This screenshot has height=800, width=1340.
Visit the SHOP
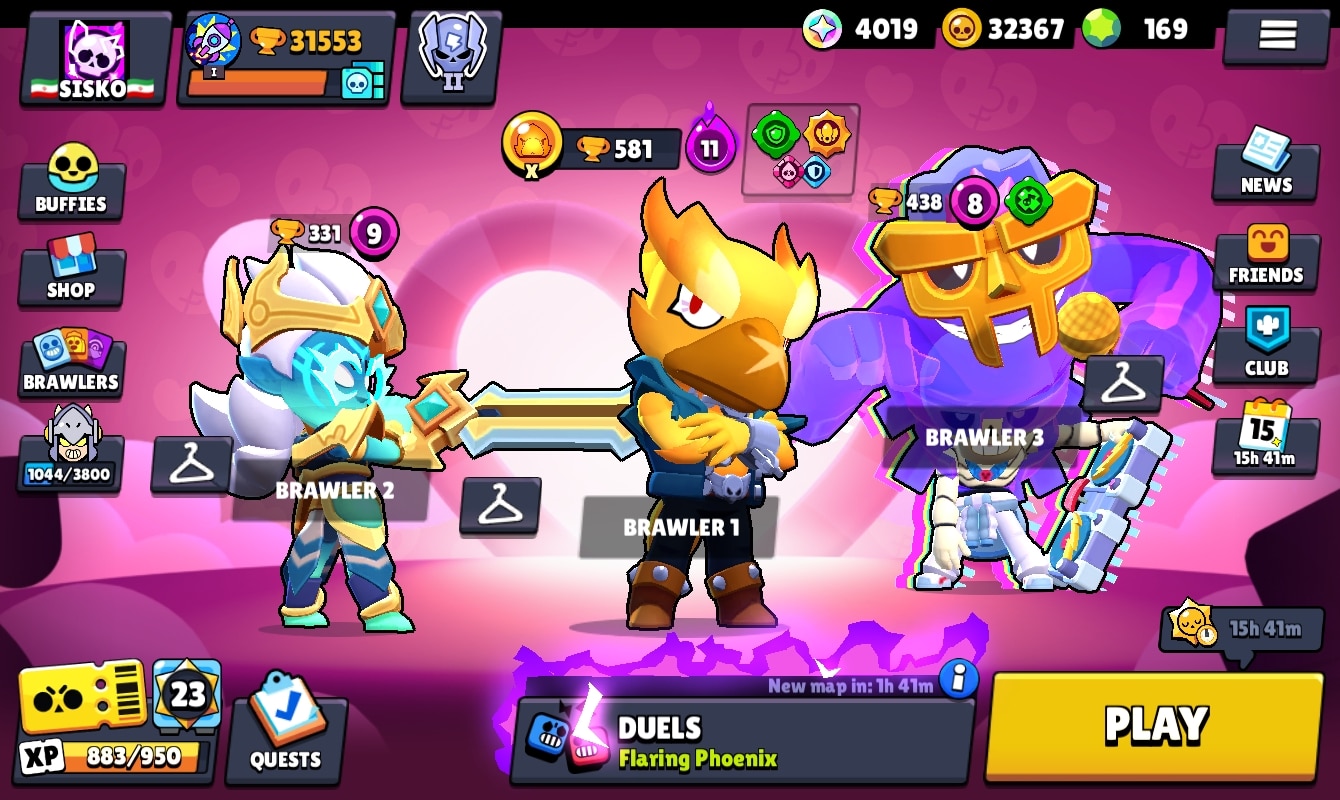[71, 269]
